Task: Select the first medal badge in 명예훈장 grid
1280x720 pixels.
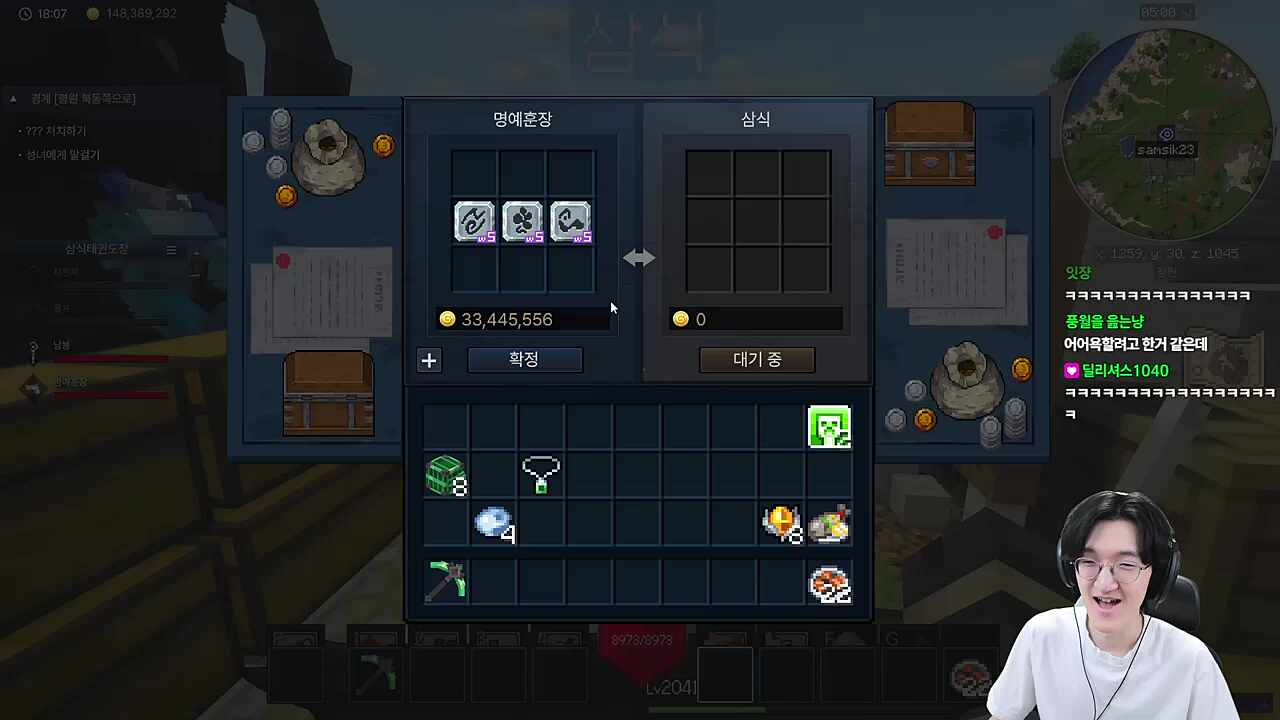Action: pyautogui.click(x=474, y=221)
